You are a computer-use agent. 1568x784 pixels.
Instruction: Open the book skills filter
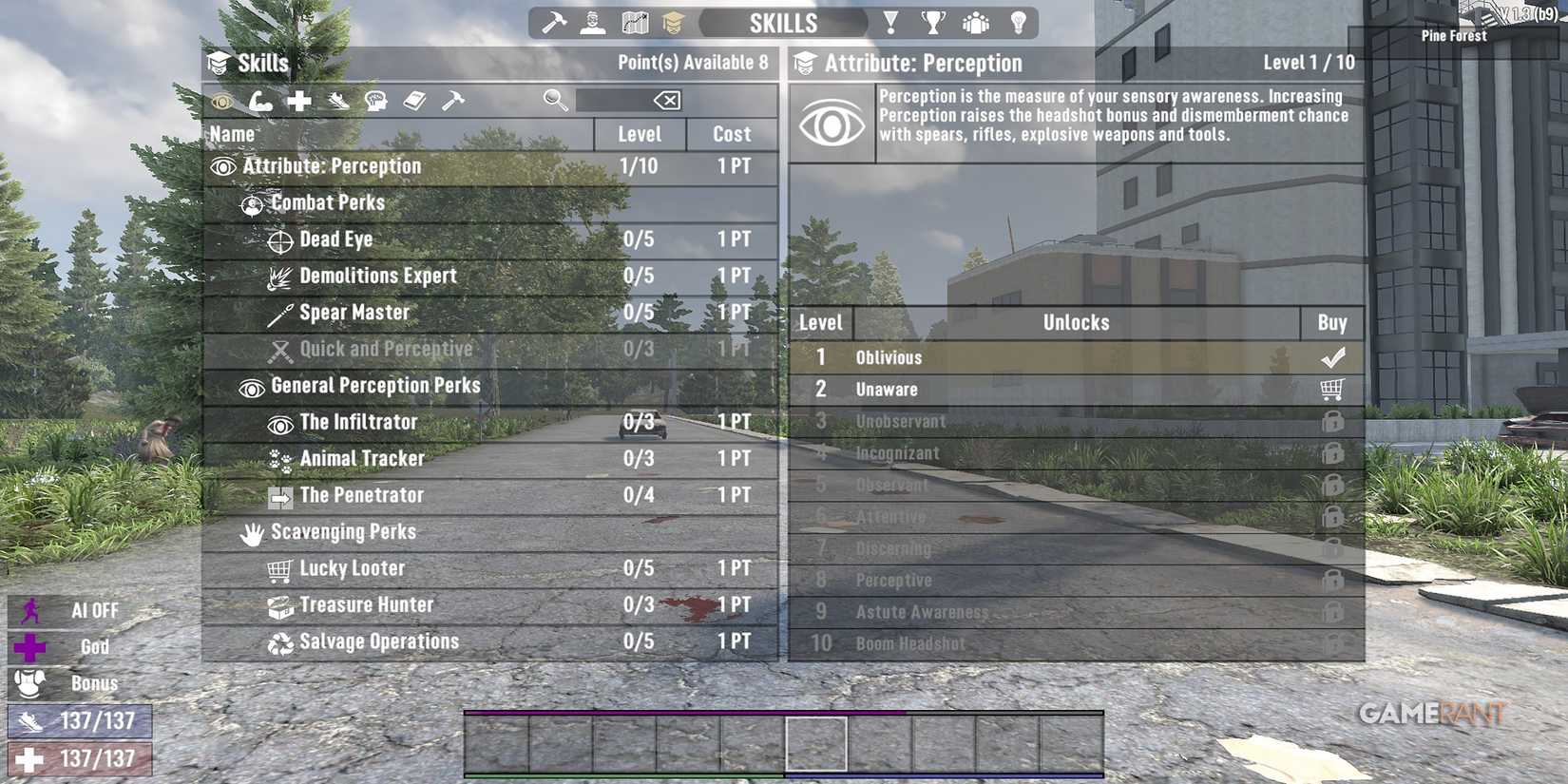click(415, 101)
